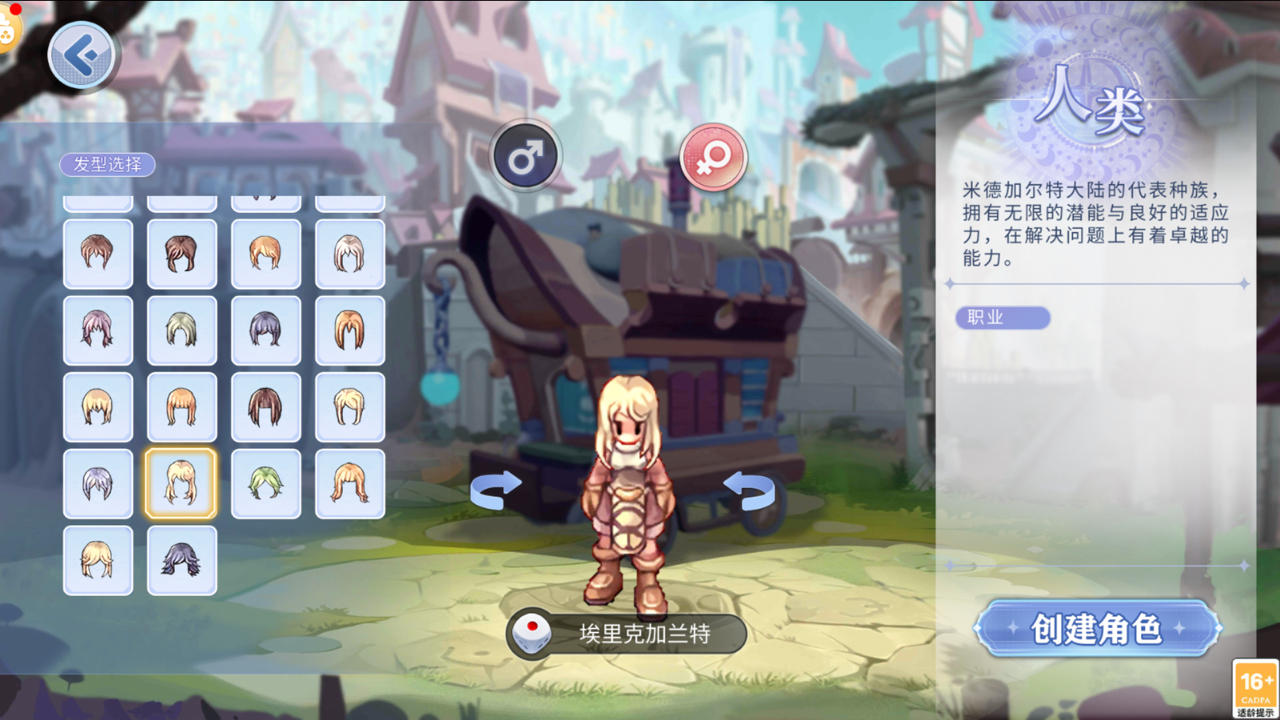This screenshot has width=1280, height=720.
Task: Select the blonde wavy twin-tail hairstyle
Action: tap(98, 560)
